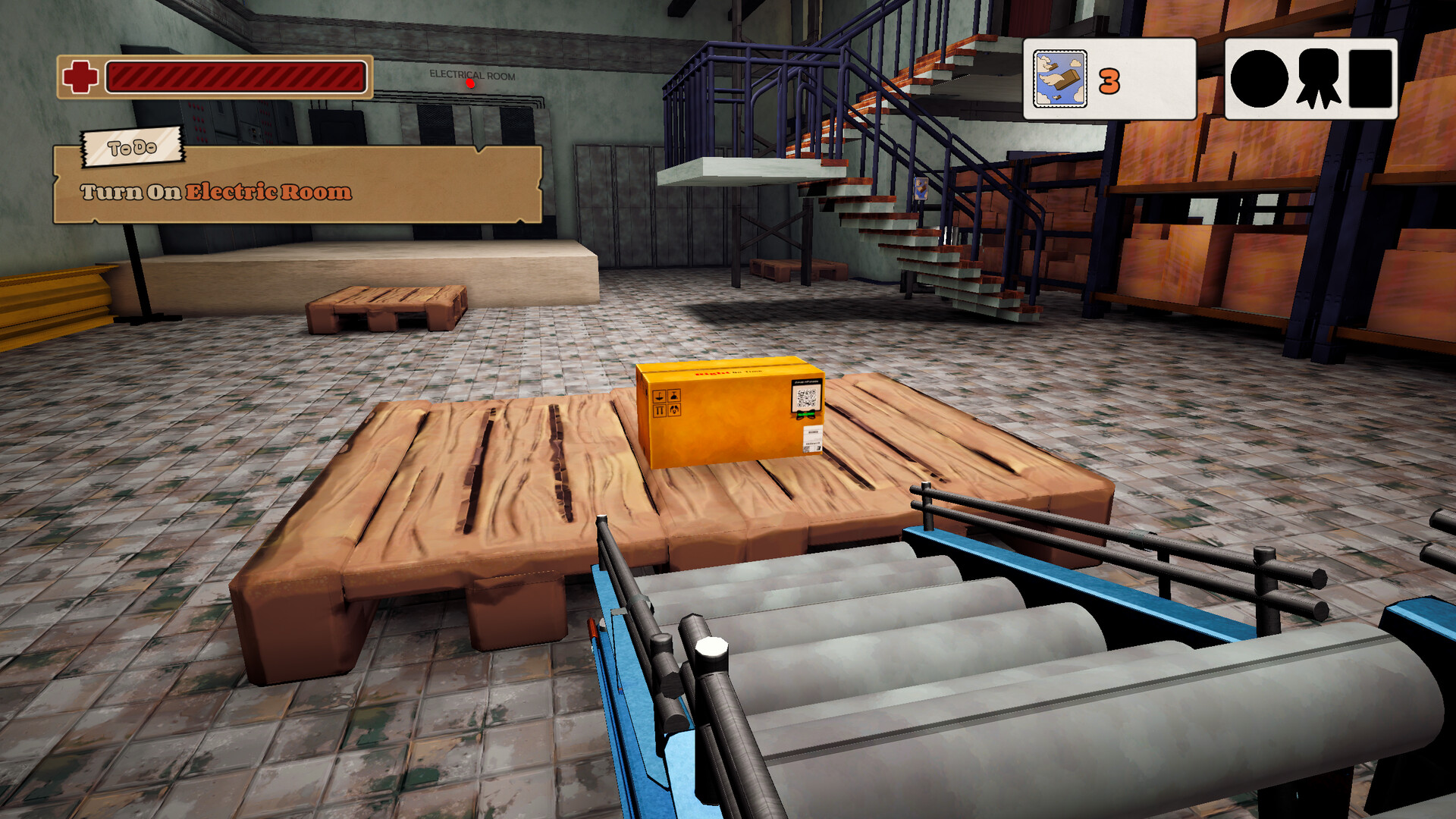1456x819 pixels.
Task: Click the dog warning icon on the box
Action: 674,410
